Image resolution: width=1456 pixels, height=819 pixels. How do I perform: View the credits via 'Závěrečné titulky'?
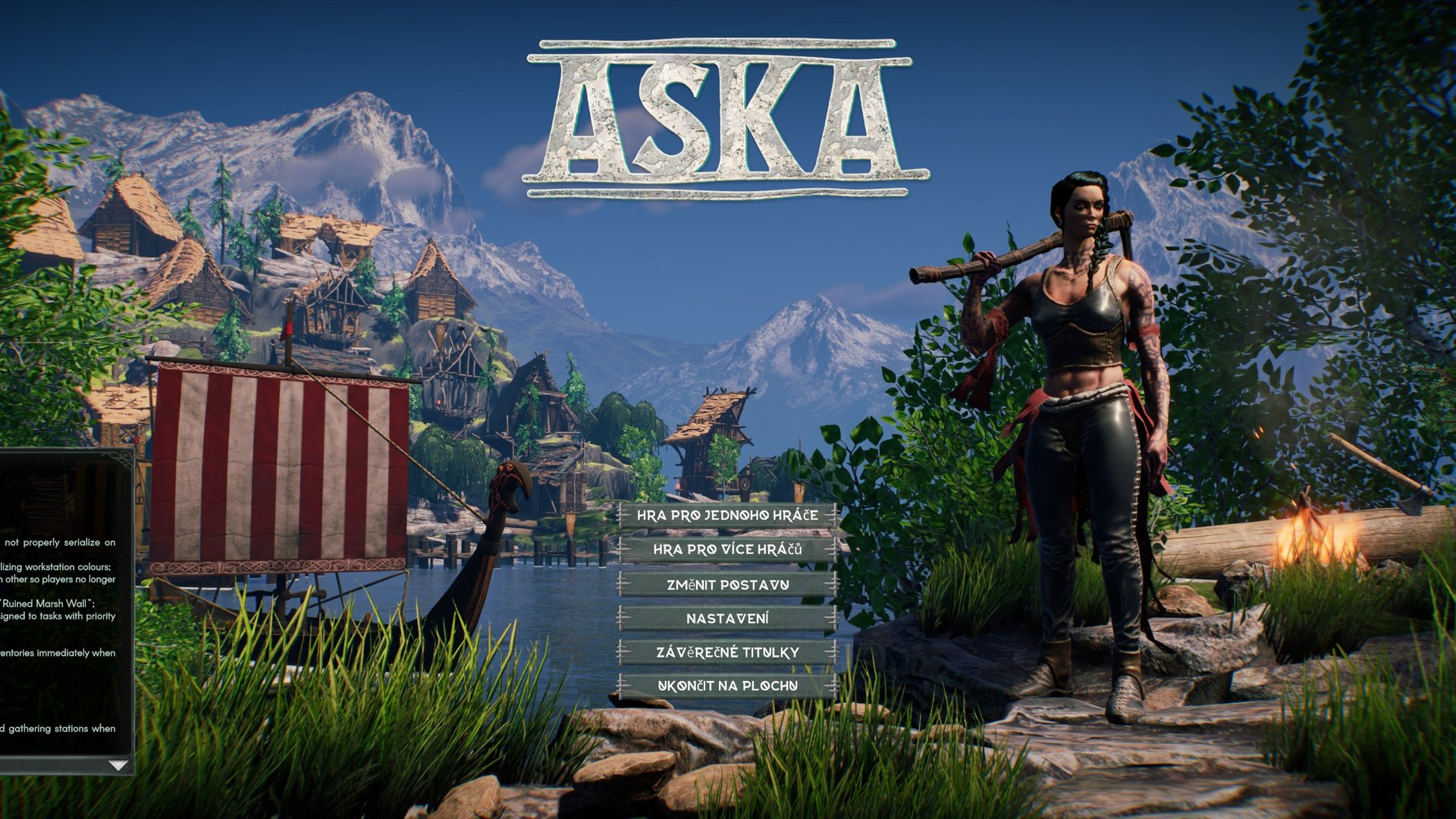[x=728, y=651]
